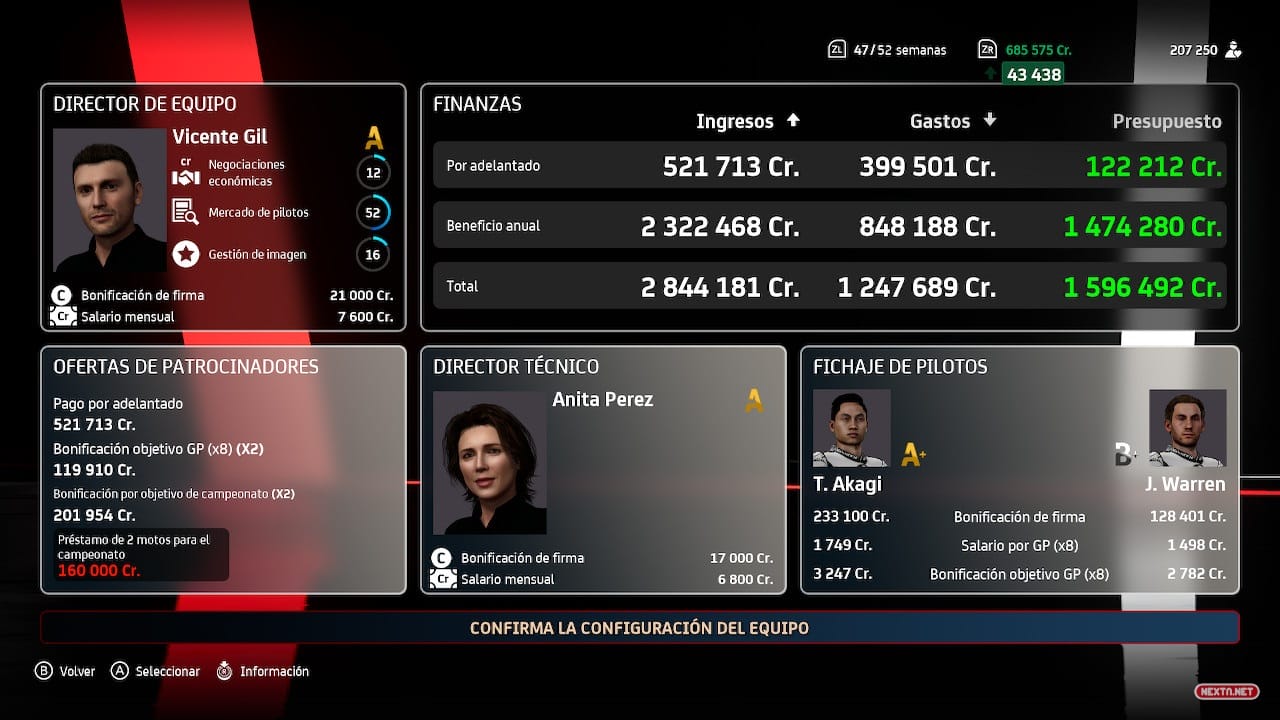Image resolution: width=1280 pixels, height=720 pixels.
Task: Select the Beneficio anual finance row
Action: [x=829, y=226]
